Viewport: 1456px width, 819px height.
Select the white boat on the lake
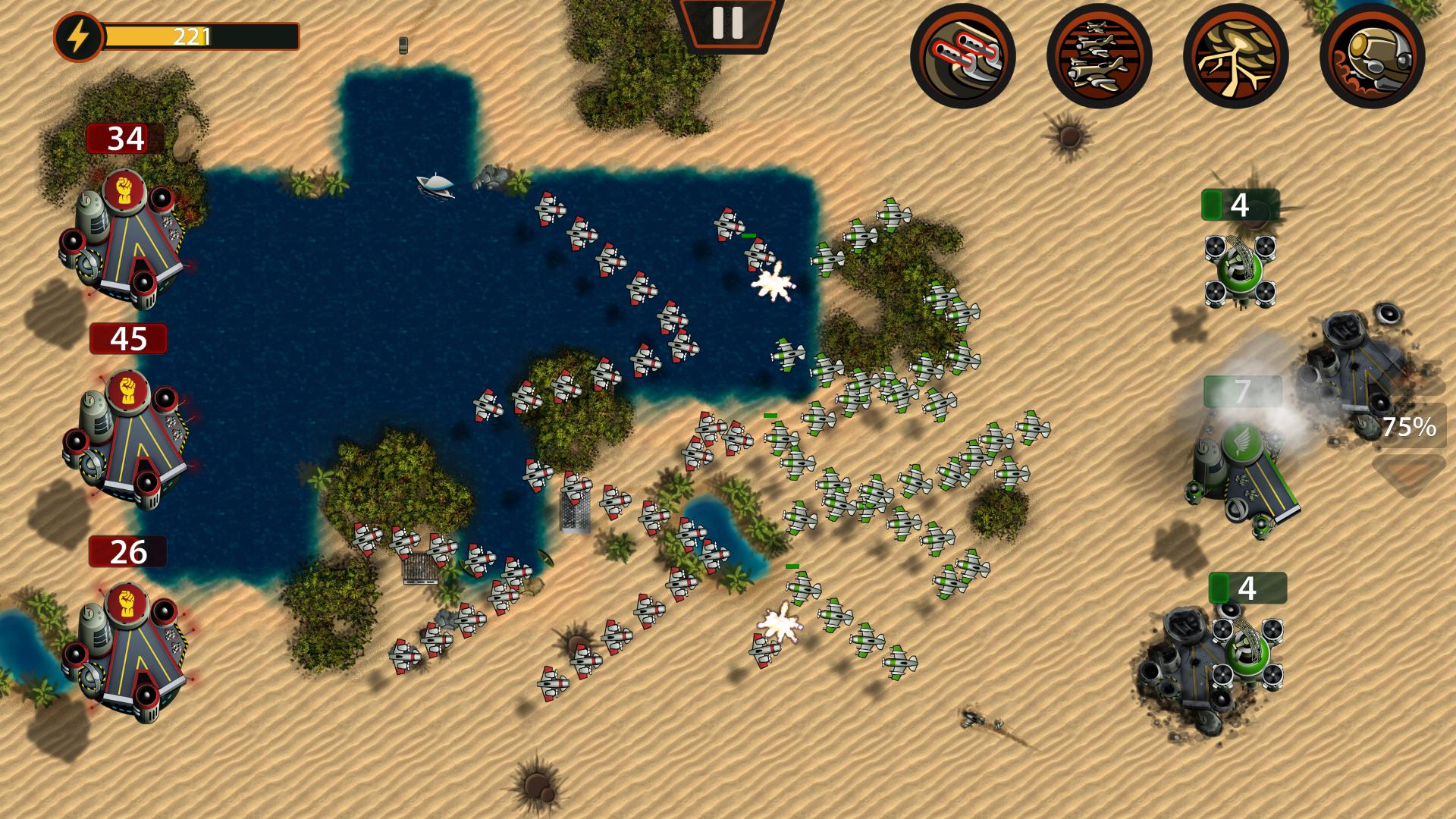click(435, 184)
